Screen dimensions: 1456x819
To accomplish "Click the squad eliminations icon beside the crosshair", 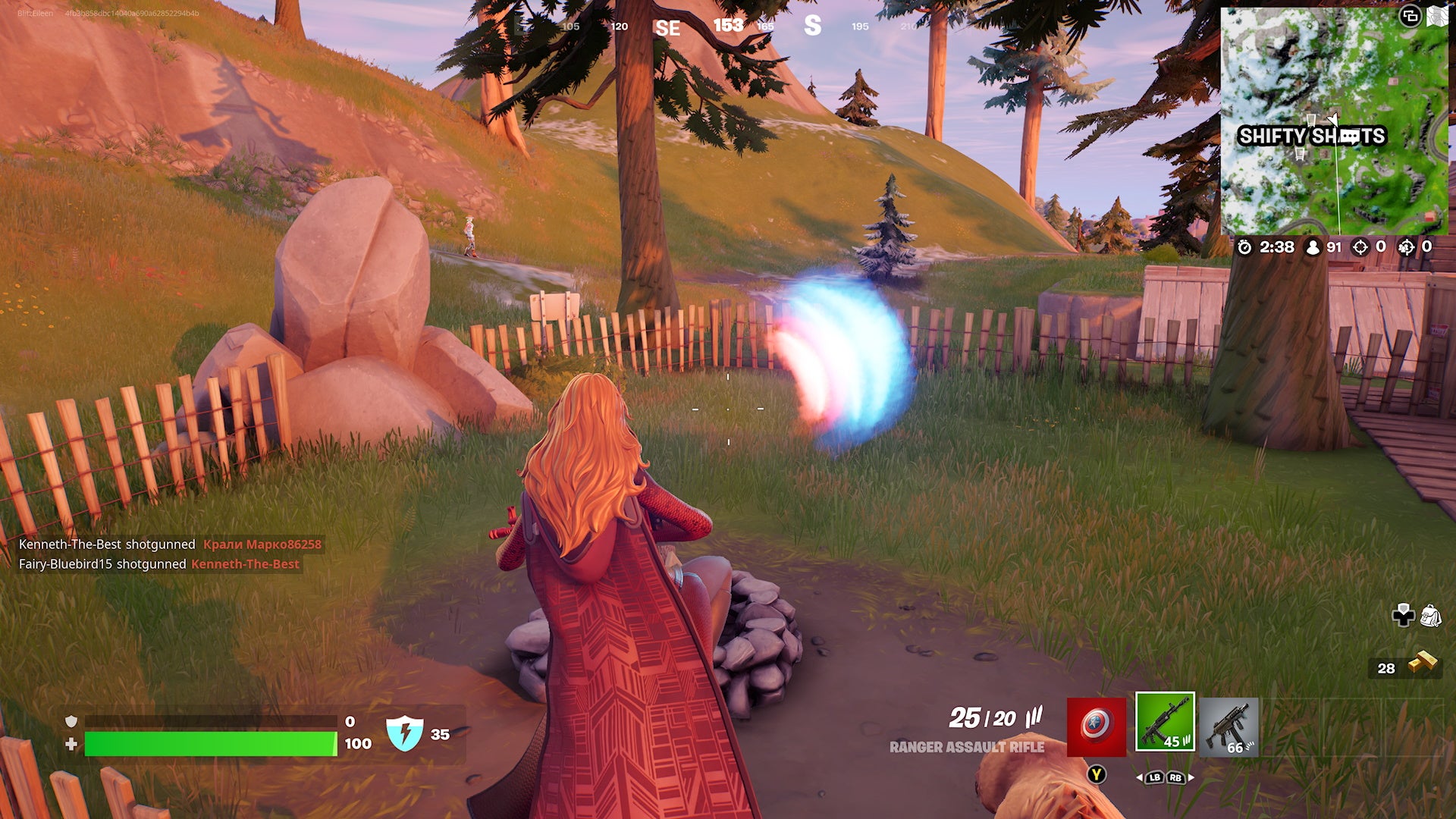I will pos(1407,247).
